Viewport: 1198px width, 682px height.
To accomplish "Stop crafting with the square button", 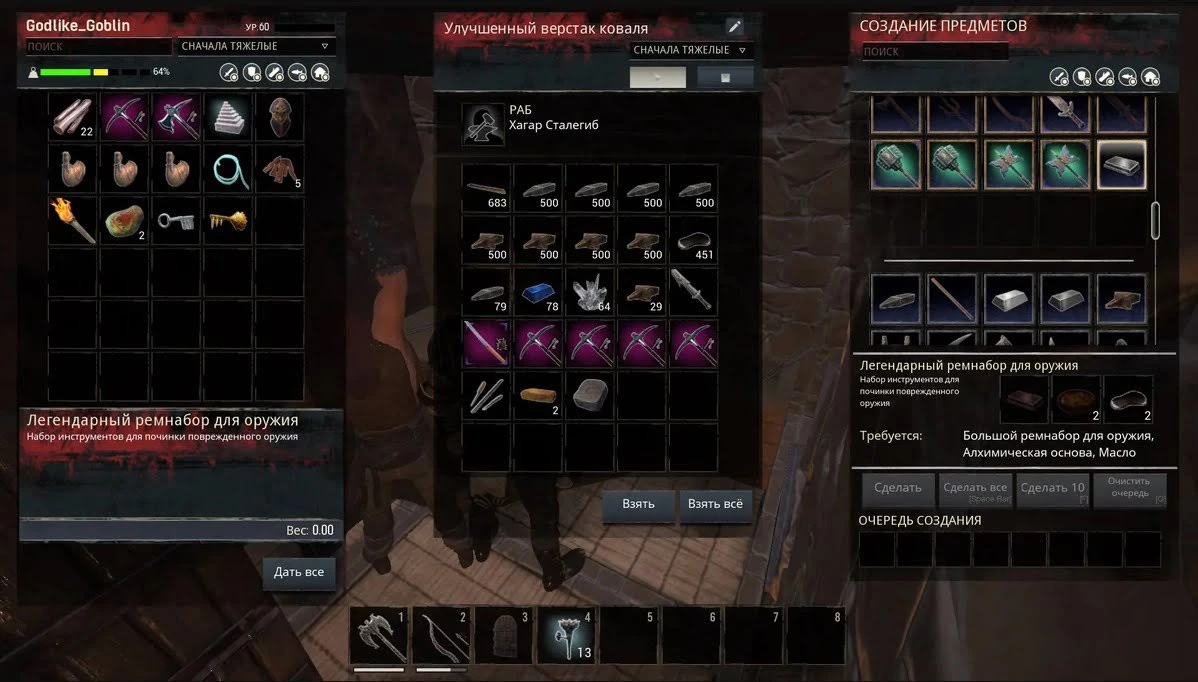I will pyautogui.click(x=725, y=77).
